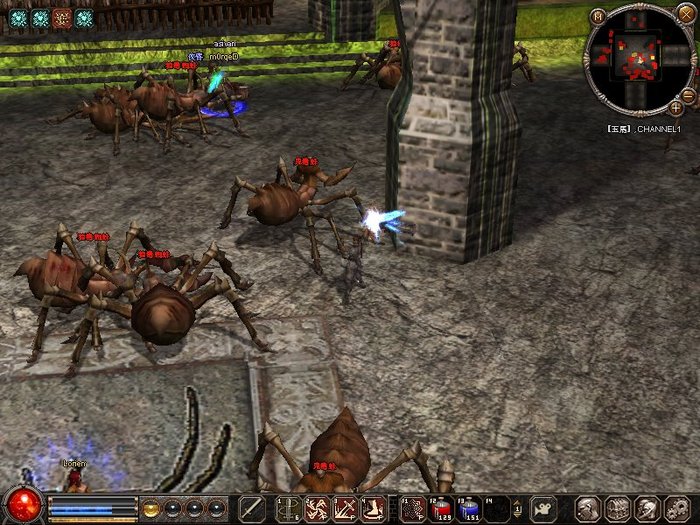Close the minimap with the X button
This screenshot has height=525, width=700.
(685, 13)
